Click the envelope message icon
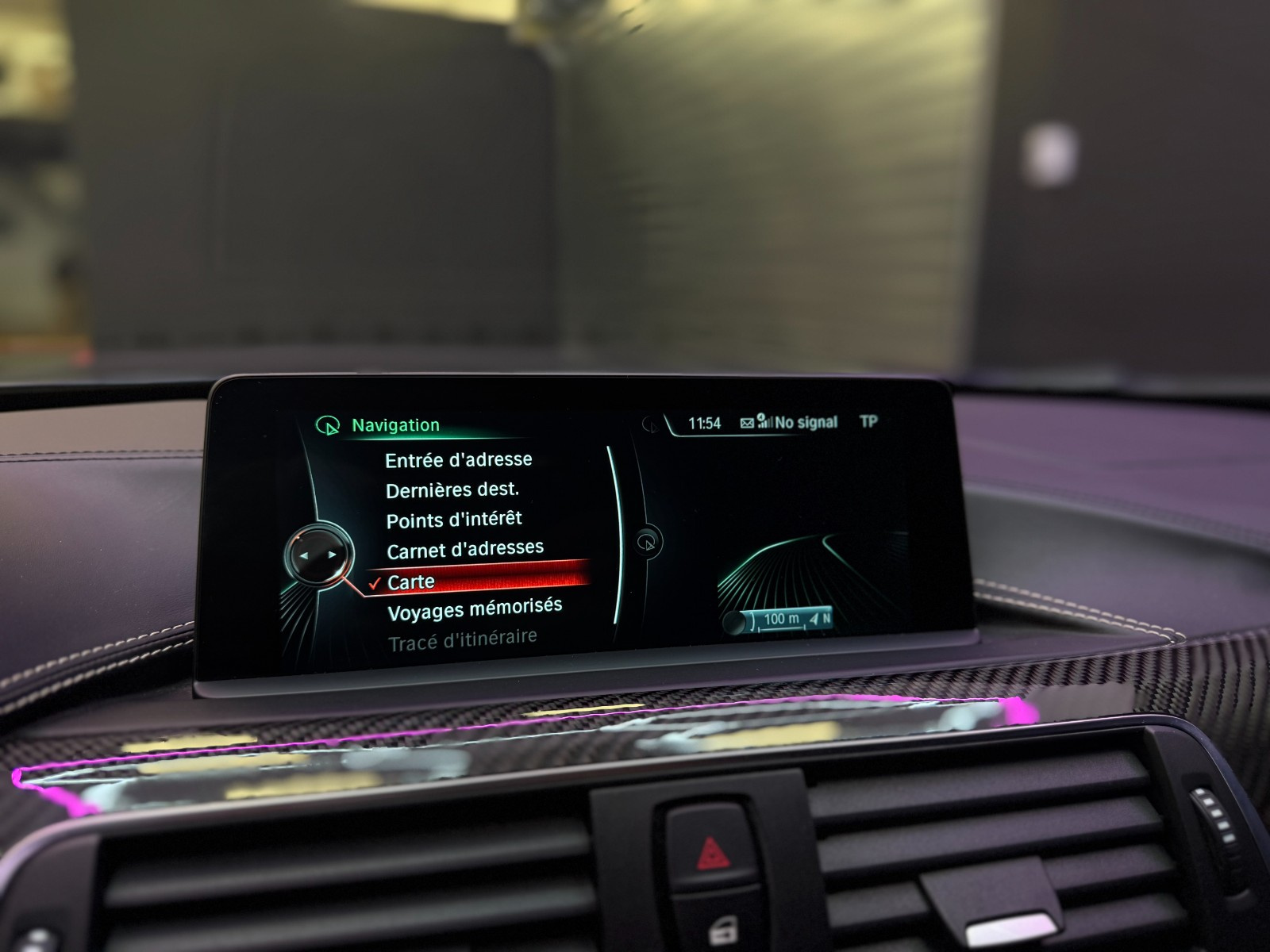The width and height of the screenshot is (1270, 952). click(x=746, y=423)
